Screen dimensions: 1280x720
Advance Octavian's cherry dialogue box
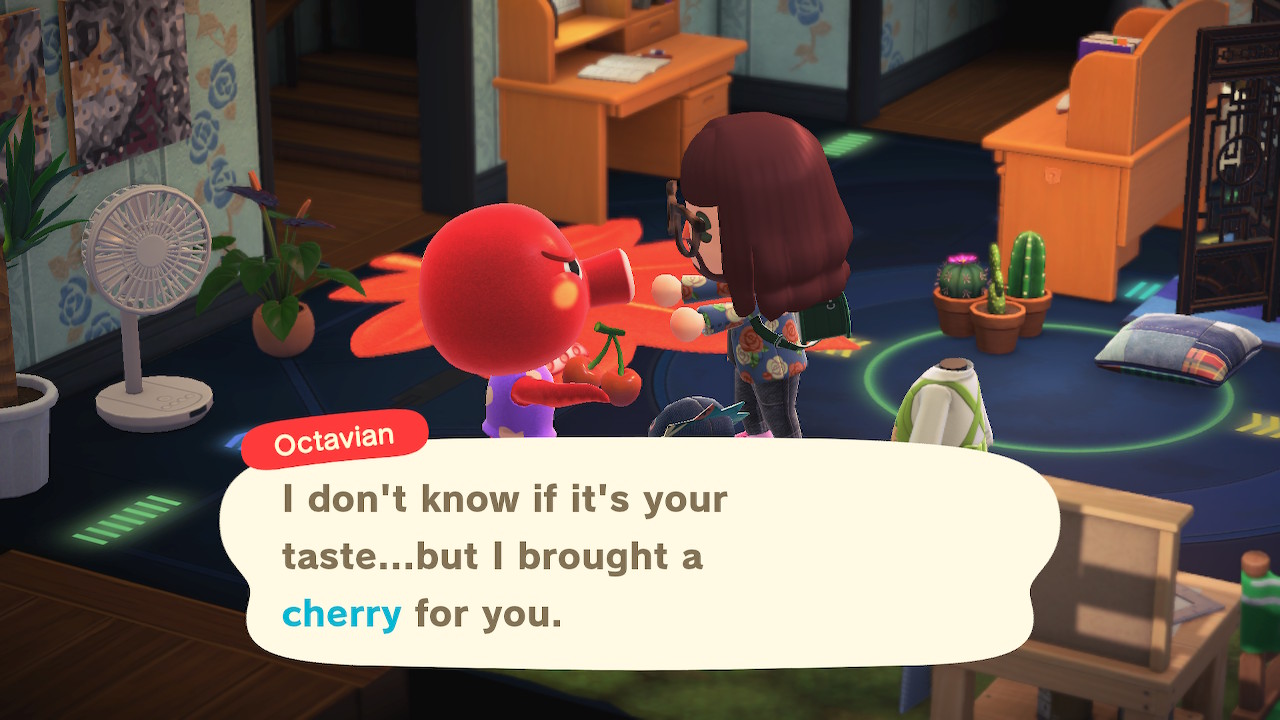[x=638, y=555]
